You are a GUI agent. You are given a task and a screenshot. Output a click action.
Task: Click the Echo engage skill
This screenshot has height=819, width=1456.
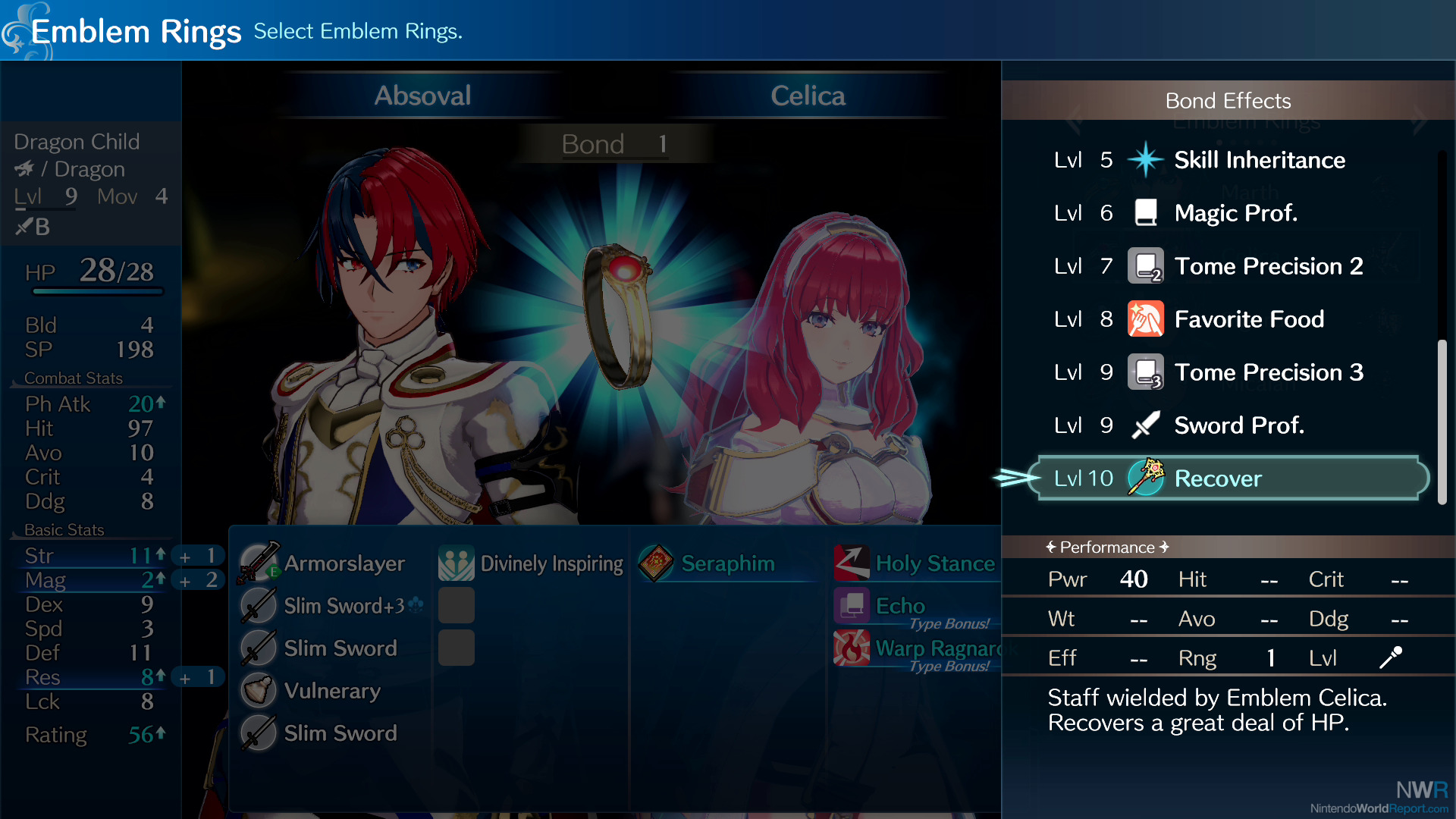pos(899,606)
